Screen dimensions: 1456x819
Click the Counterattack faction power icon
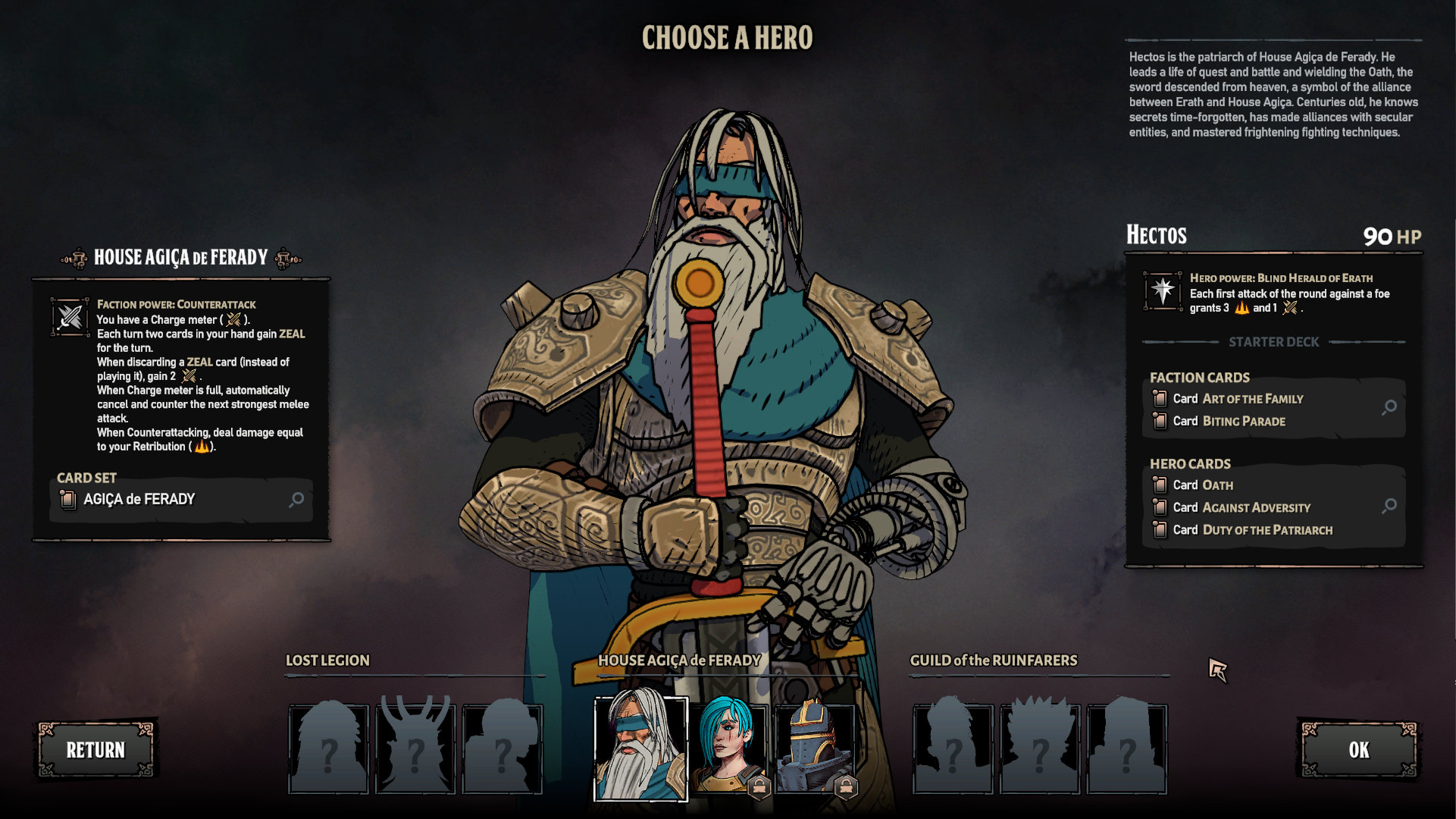pyautogui.click(x=70, y=316)
